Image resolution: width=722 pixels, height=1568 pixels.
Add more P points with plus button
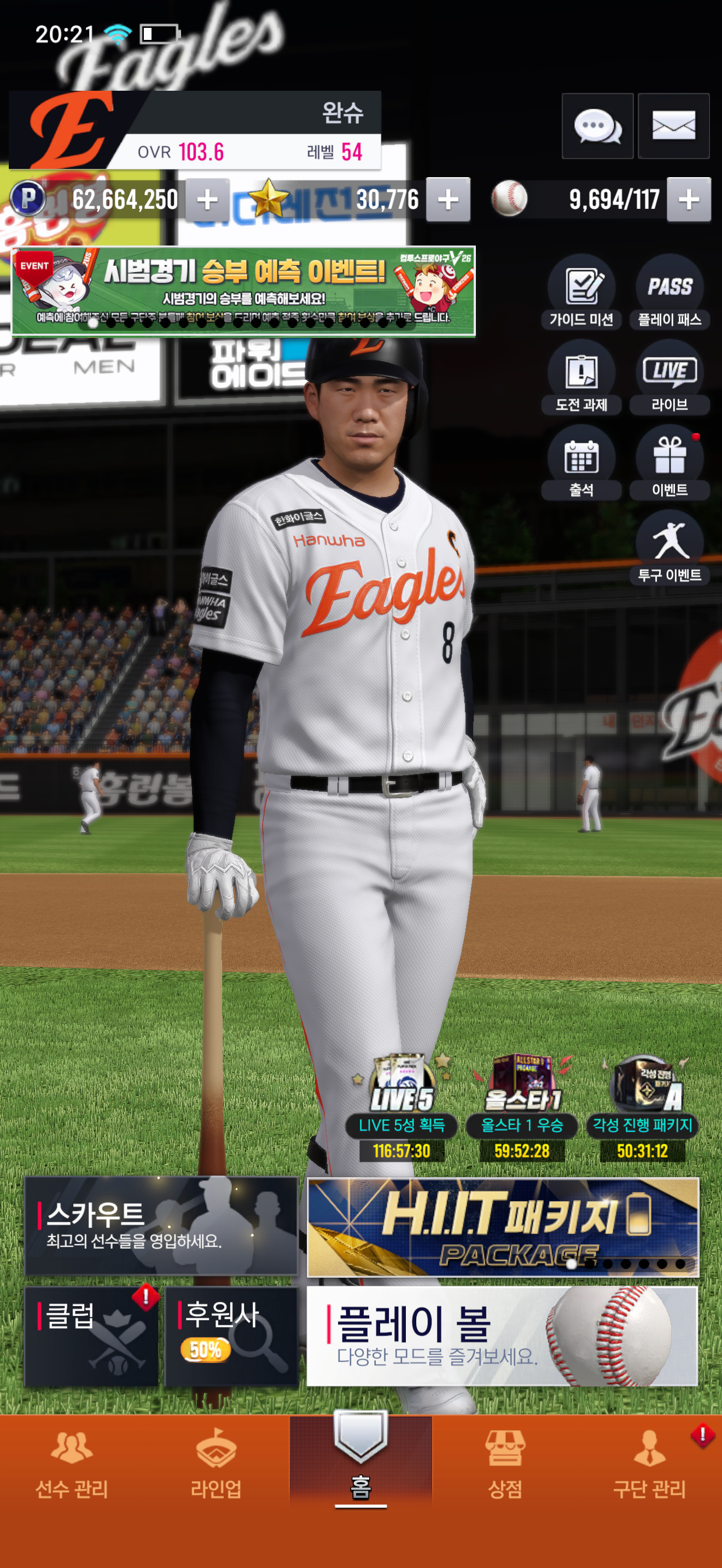(x=208, y=200)
